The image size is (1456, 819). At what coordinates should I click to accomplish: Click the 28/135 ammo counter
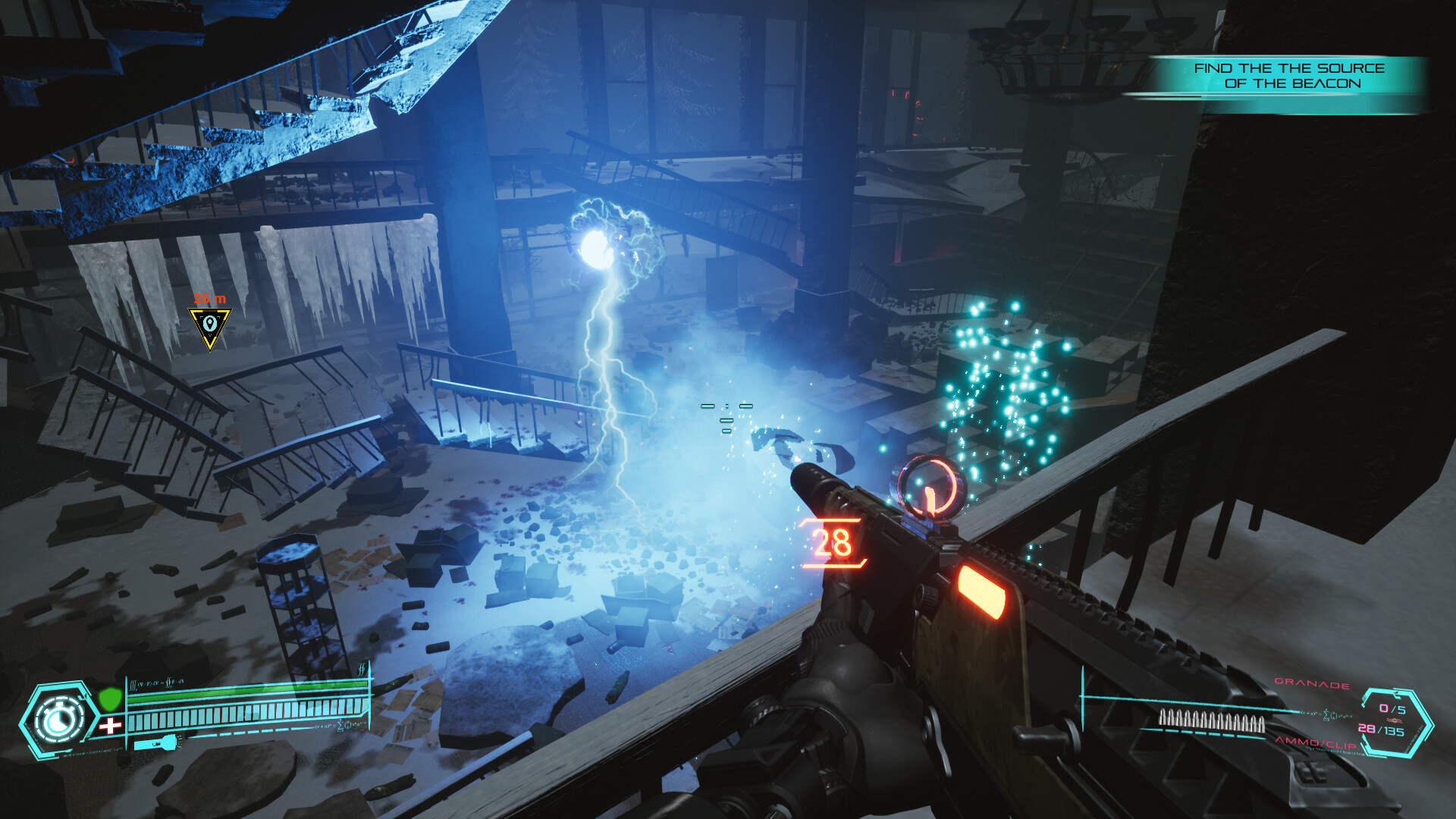(1382, 730)
